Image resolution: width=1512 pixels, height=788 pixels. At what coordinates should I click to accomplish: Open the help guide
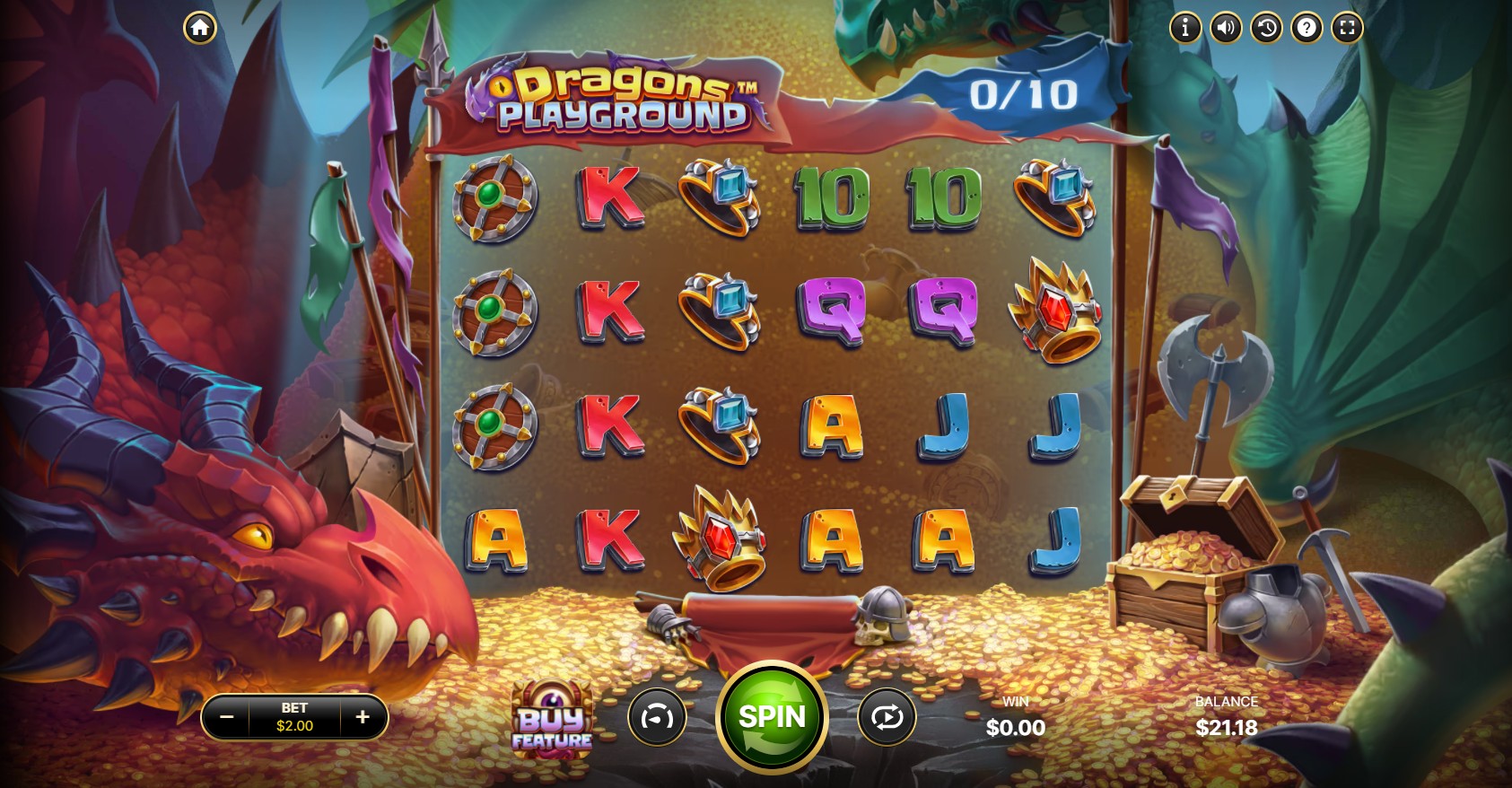click(1306, 28)
